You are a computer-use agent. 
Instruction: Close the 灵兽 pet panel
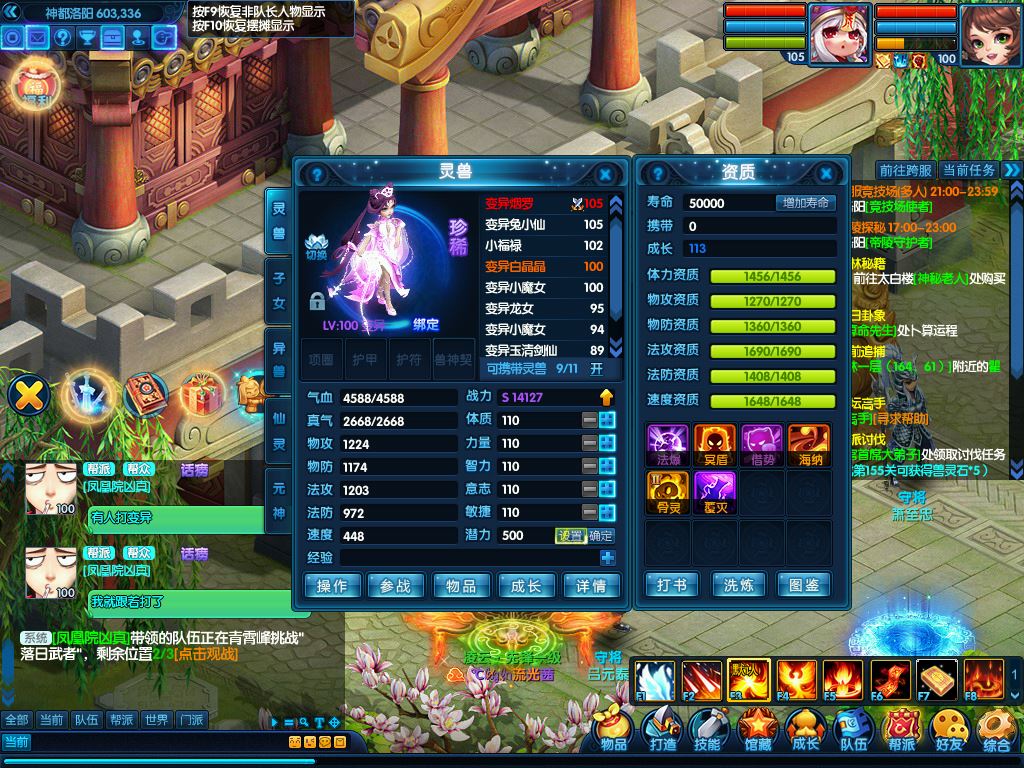click(605, 173)
